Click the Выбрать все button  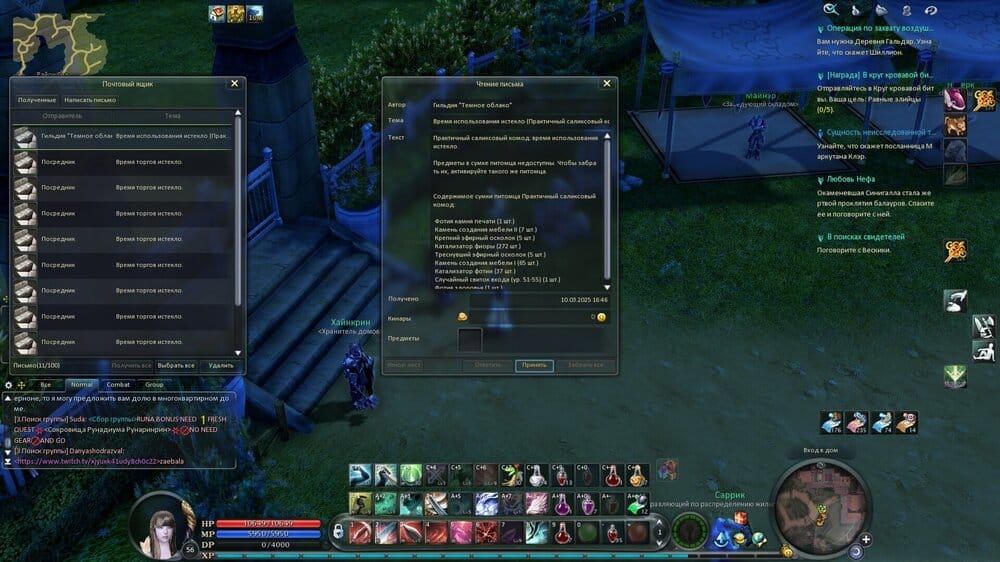click(177, 366)
